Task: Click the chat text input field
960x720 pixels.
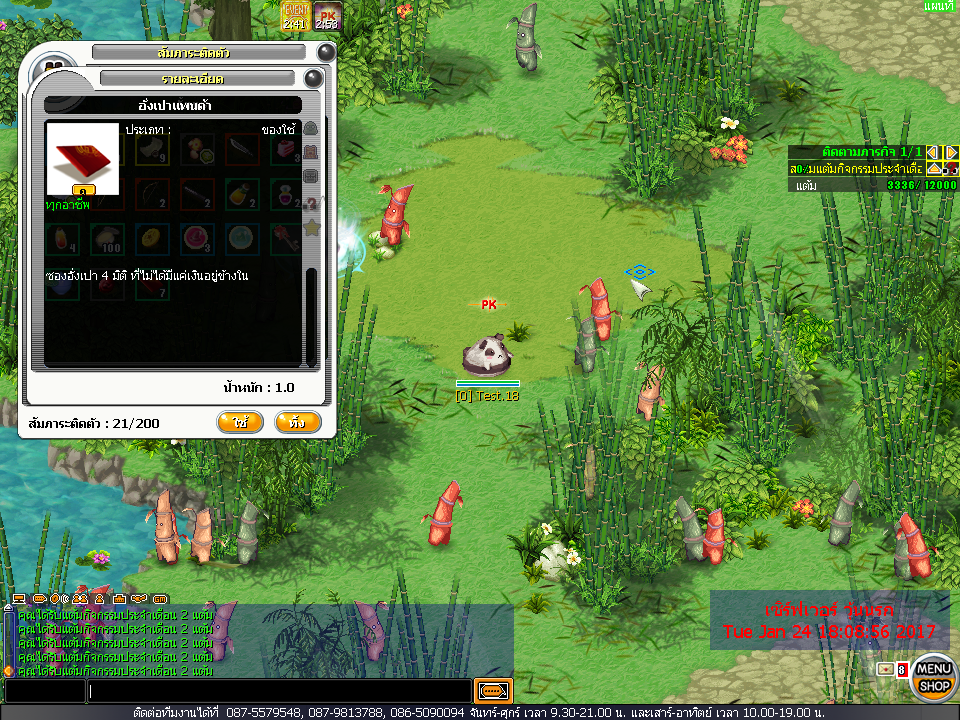Action: pos(279,691)
